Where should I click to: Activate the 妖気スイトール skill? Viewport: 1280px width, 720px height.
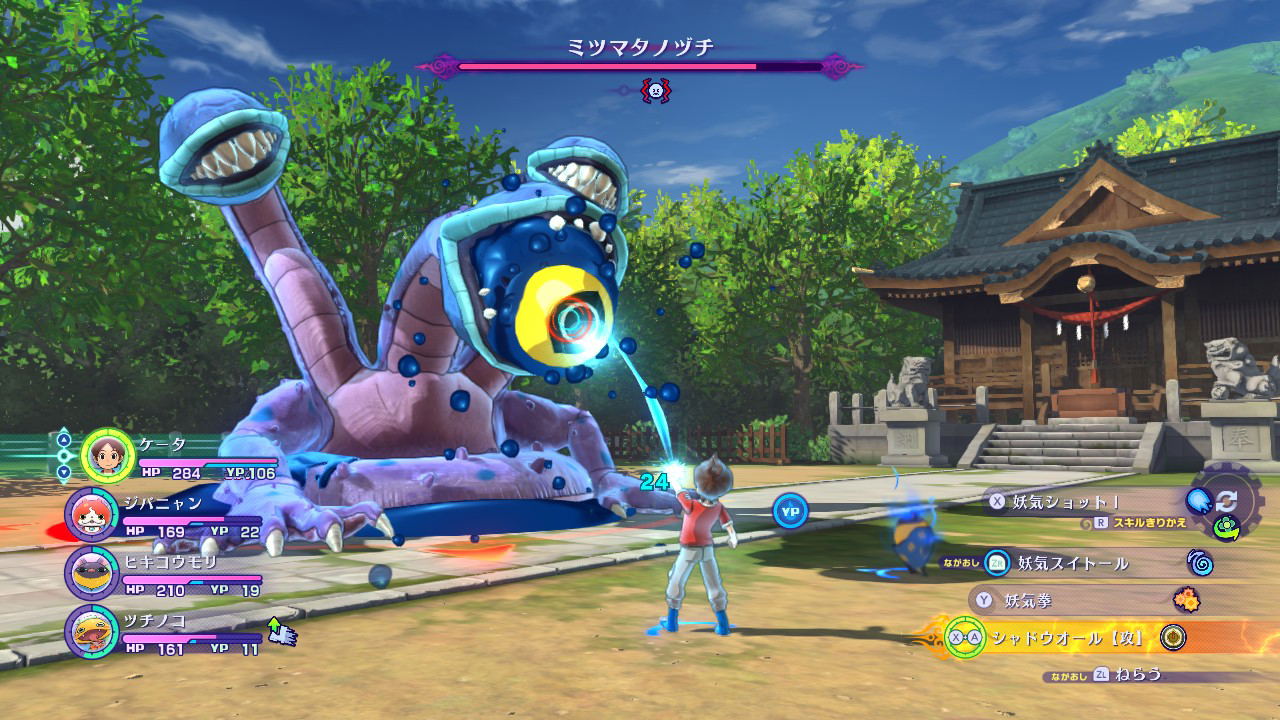point(1072,563)
